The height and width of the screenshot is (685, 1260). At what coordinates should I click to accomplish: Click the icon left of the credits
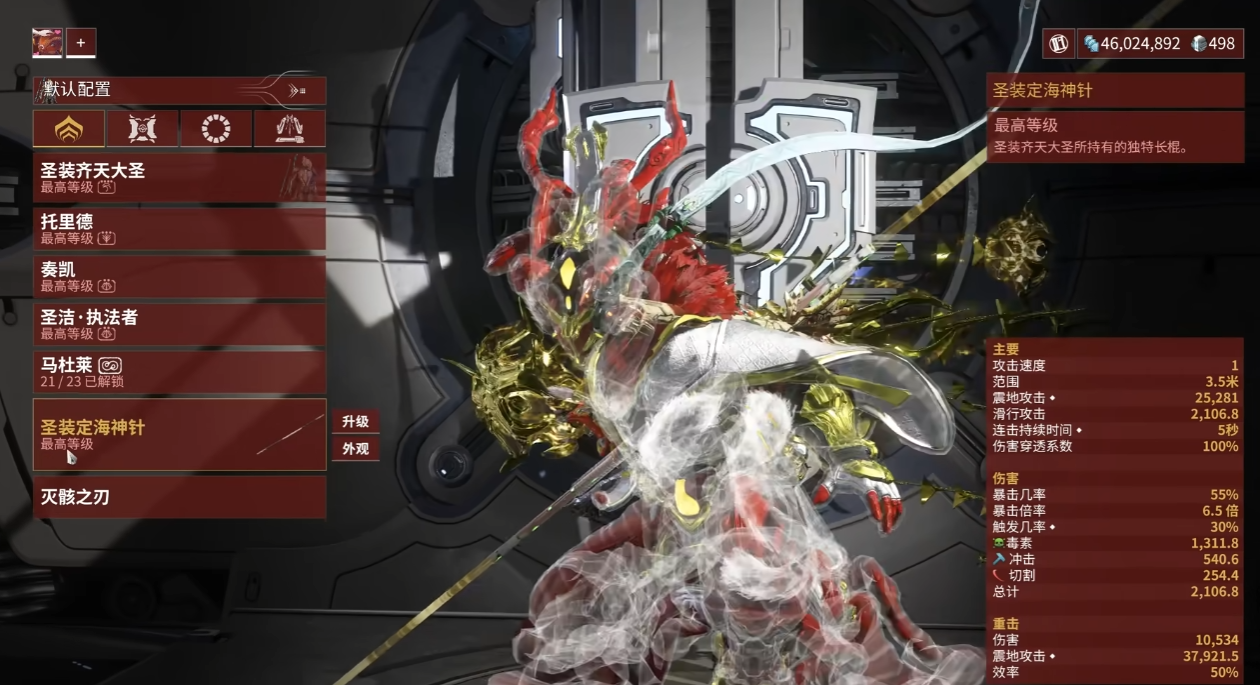(1059, 43)
